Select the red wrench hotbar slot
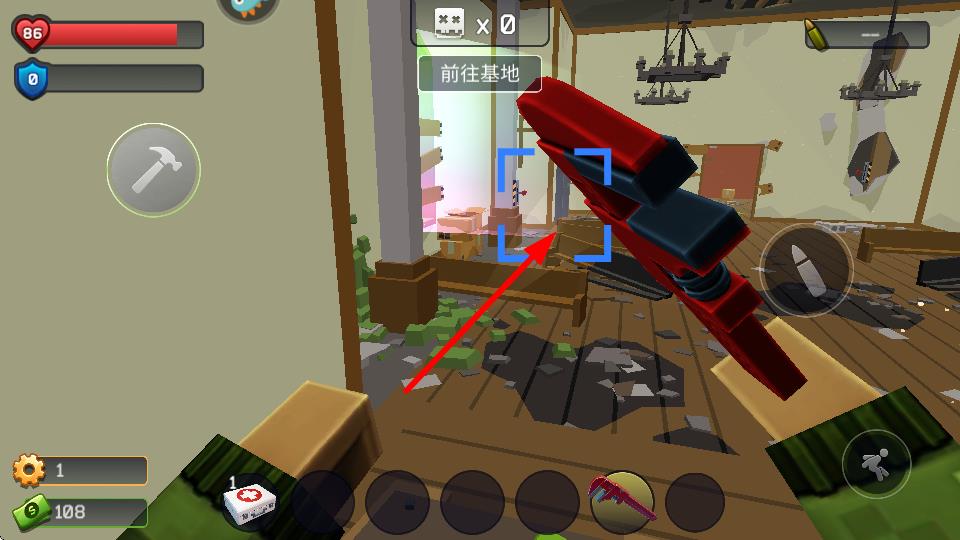This screenshot has height=540, width=960. [622, 501]
